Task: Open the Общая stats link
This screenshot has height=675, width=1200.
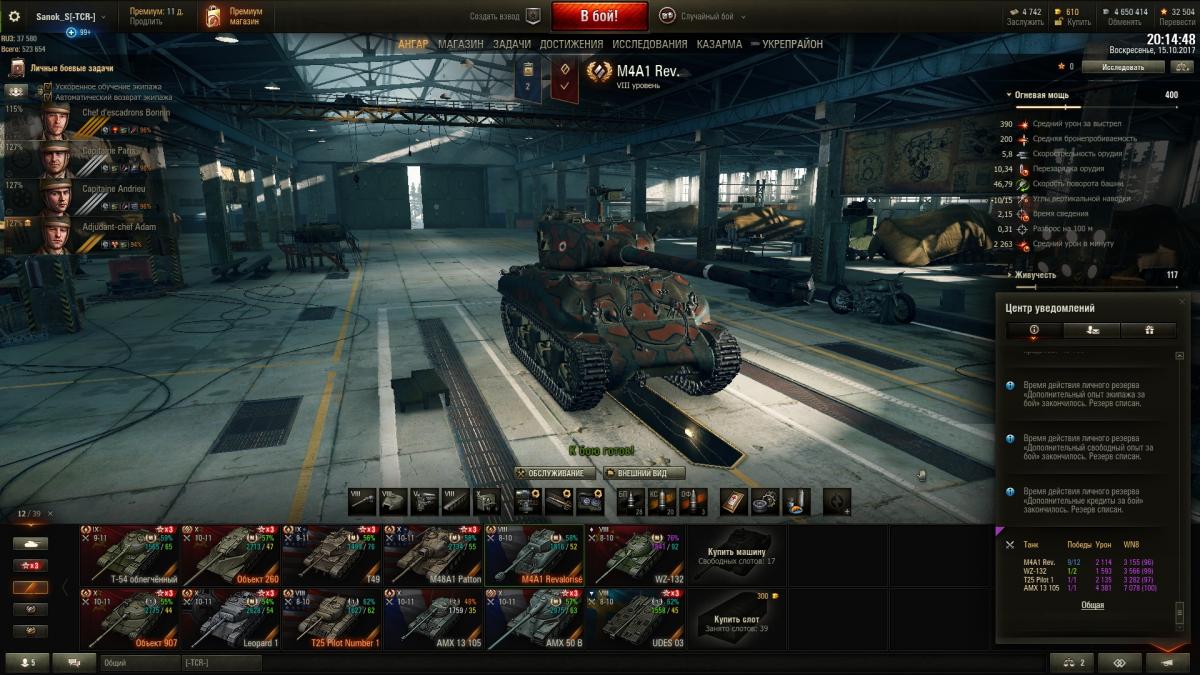Action: pyautogui.click(x=1092, y=605)
